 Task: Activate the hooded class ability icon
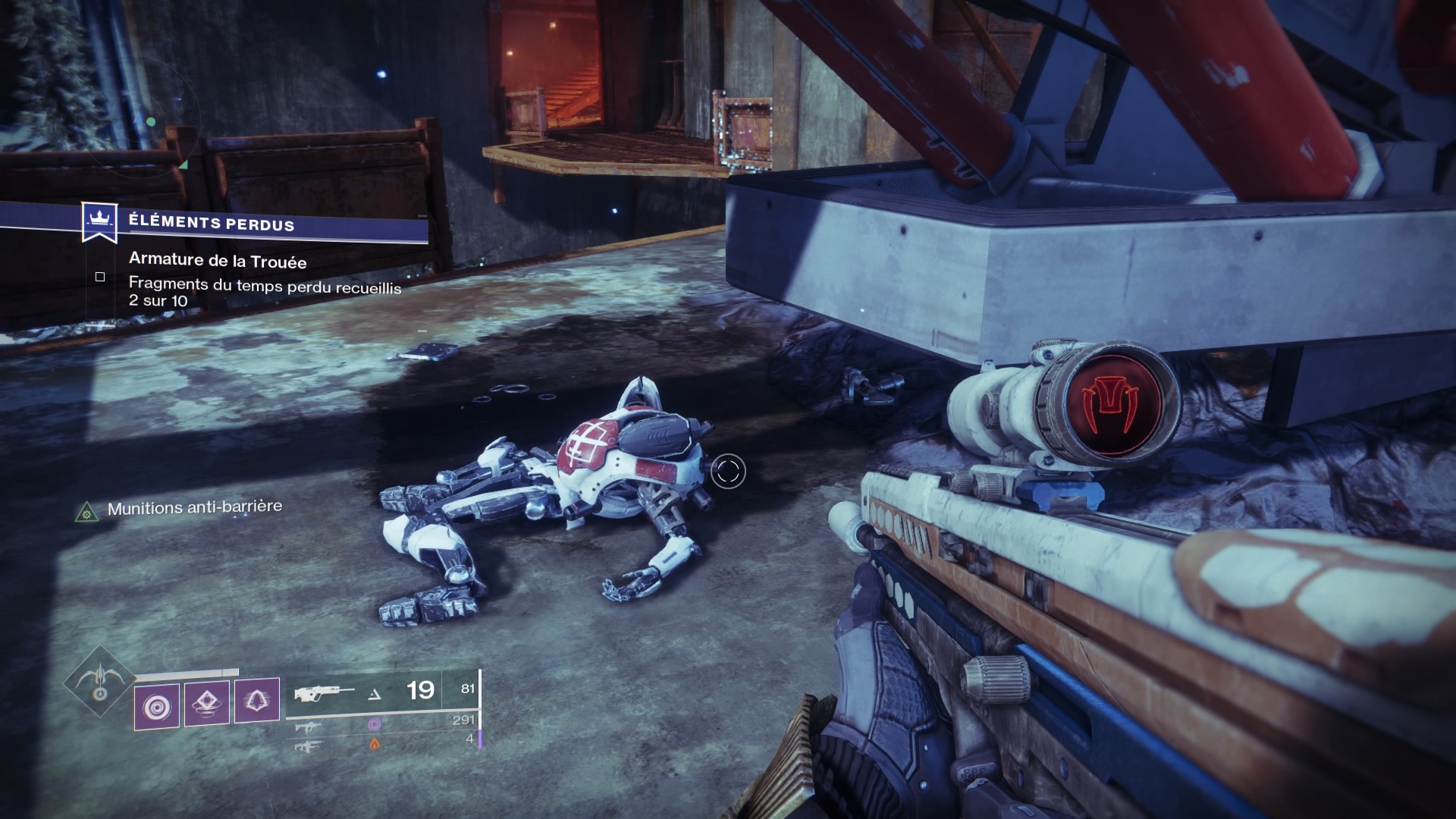tap(257, 701)
